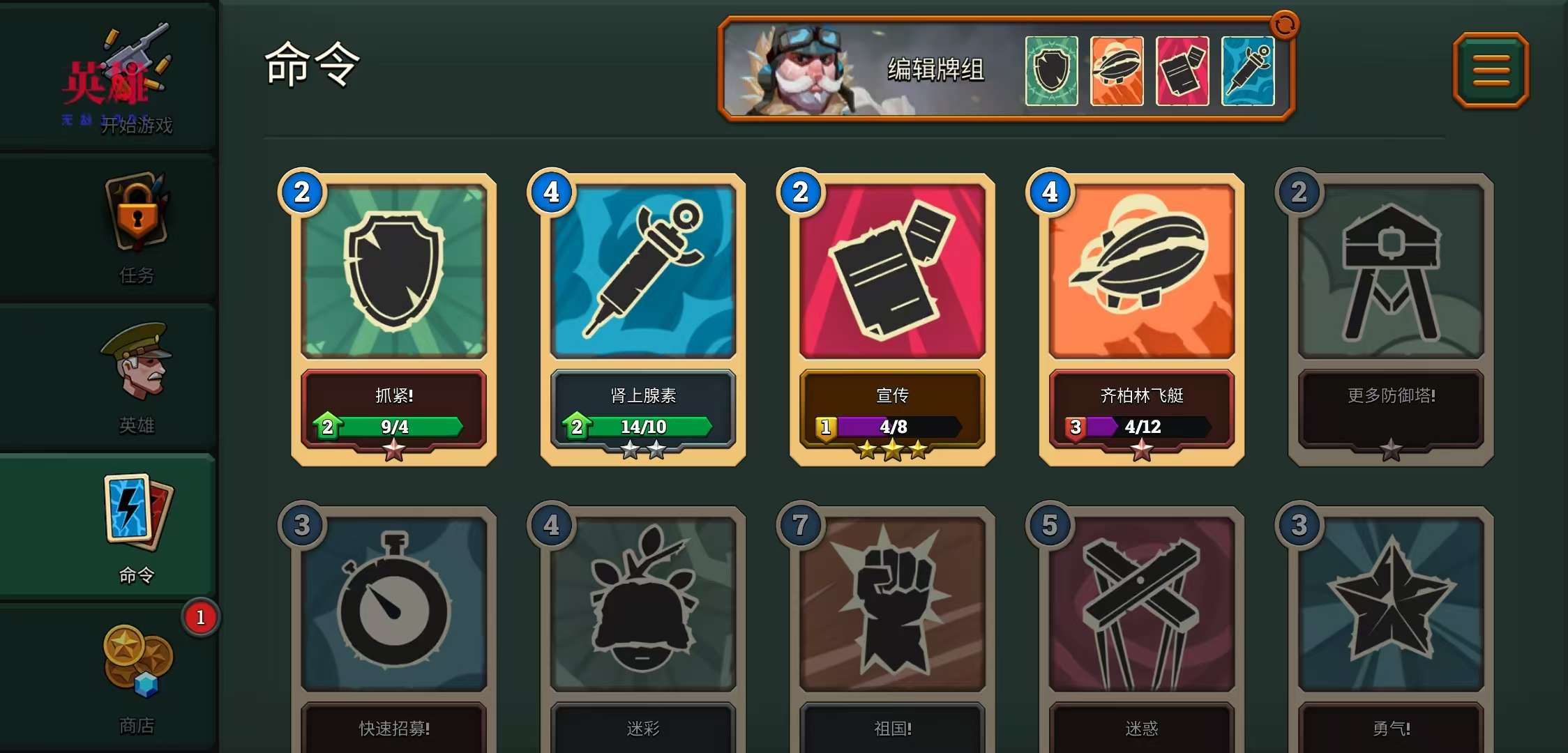Screen dimensions: 1568x753
Task: Click the orange swap icon on deck banner
Action: (x=1285, y=25)
